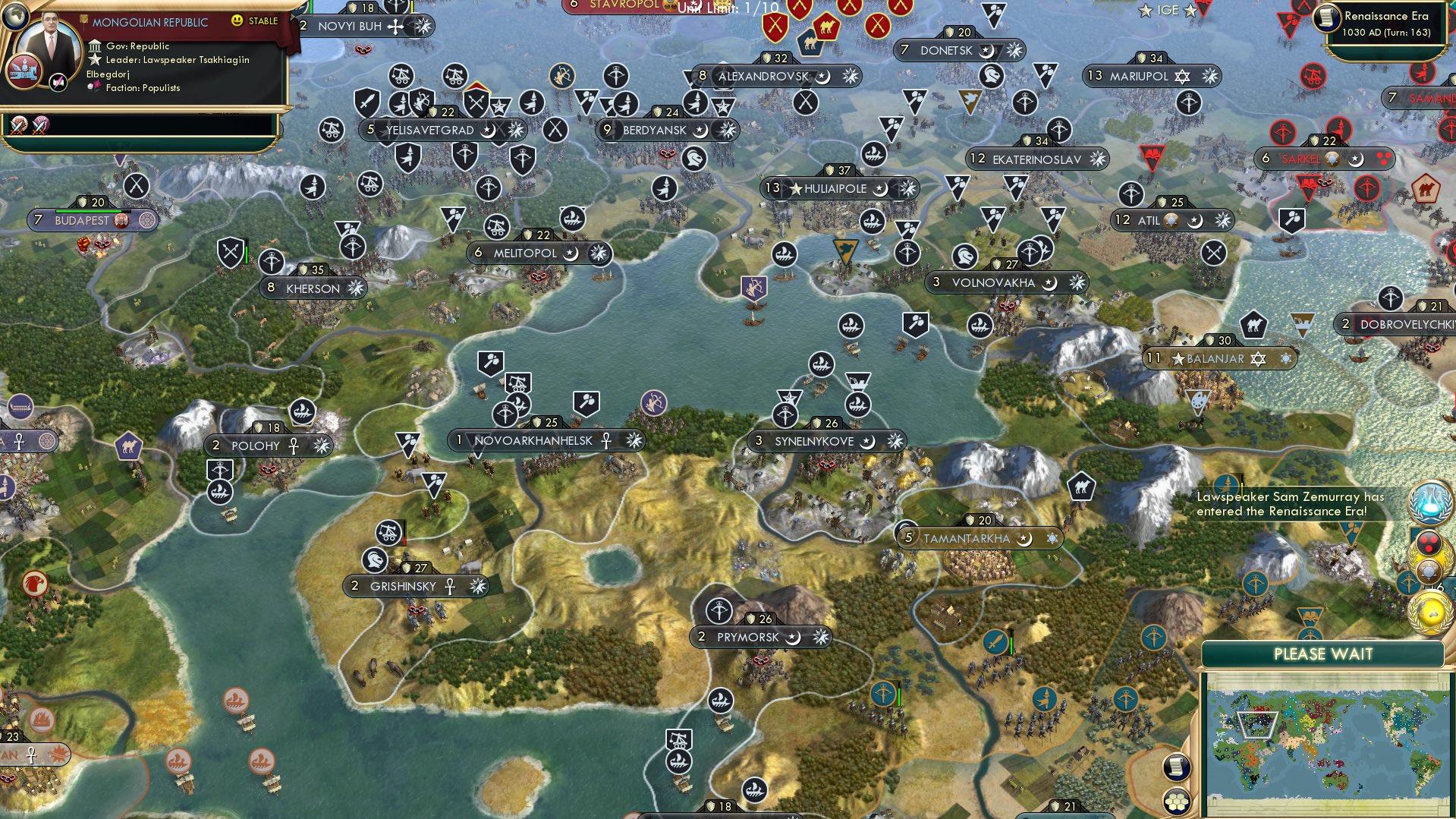Viewport: 1456px width, 819px height.
Task: Click the crossbowman unit icon near the globe medallions
Action: point(1408,581)
